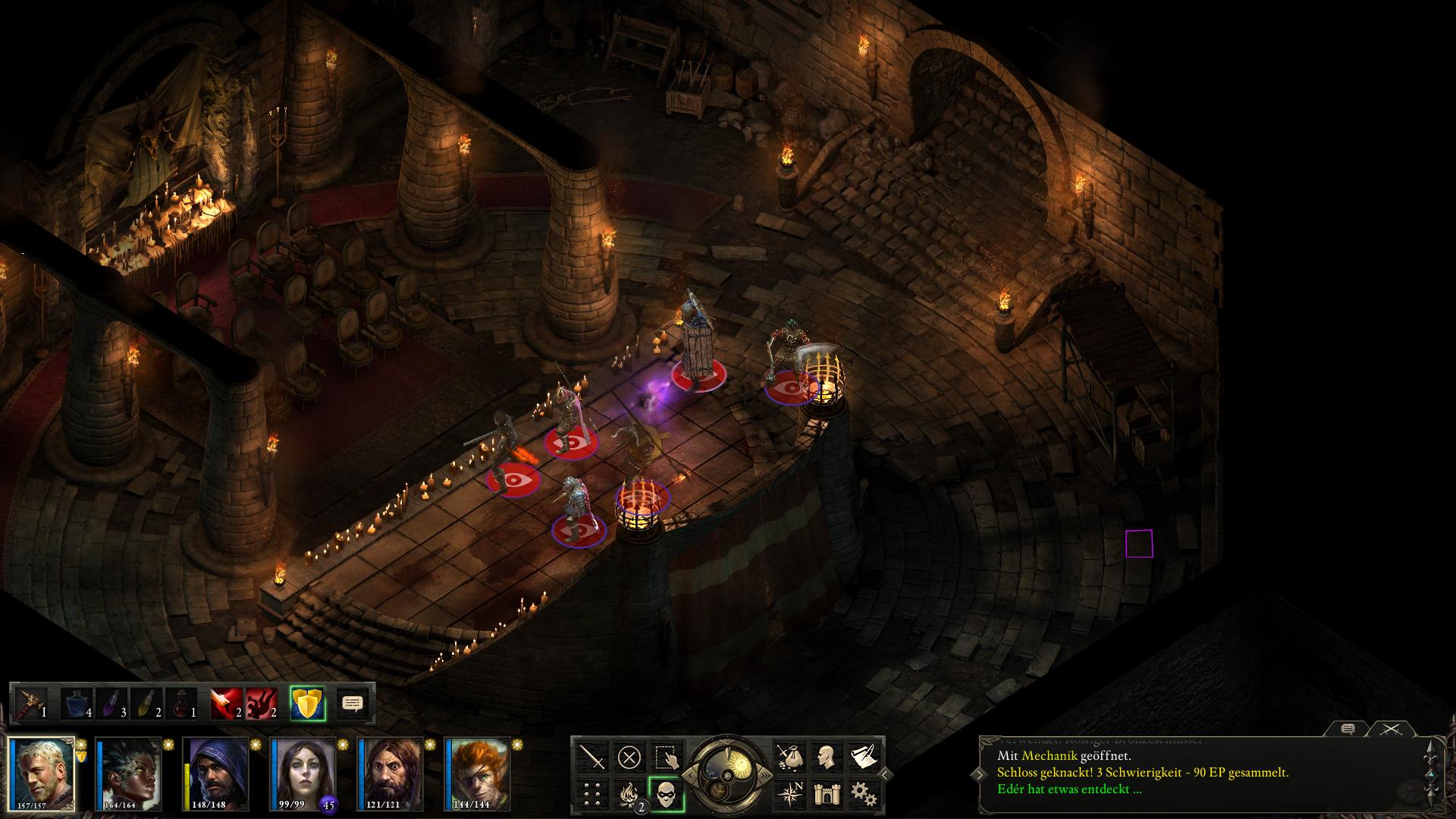
Task: Click the select-all party button
Action: (667, 757)
